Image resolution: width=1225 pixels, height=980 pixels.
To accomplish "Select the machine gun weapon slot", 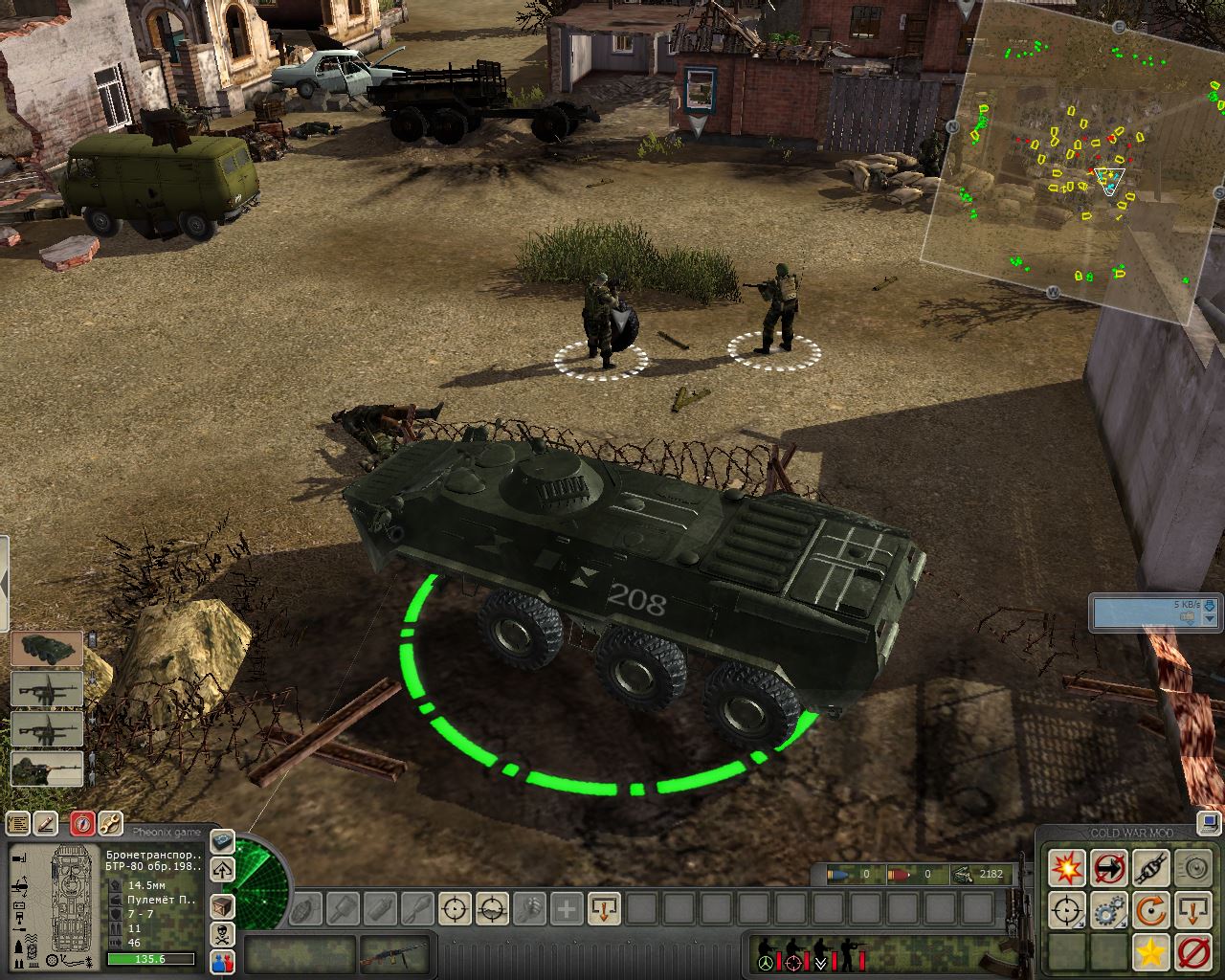I will (x=392, y=954).
